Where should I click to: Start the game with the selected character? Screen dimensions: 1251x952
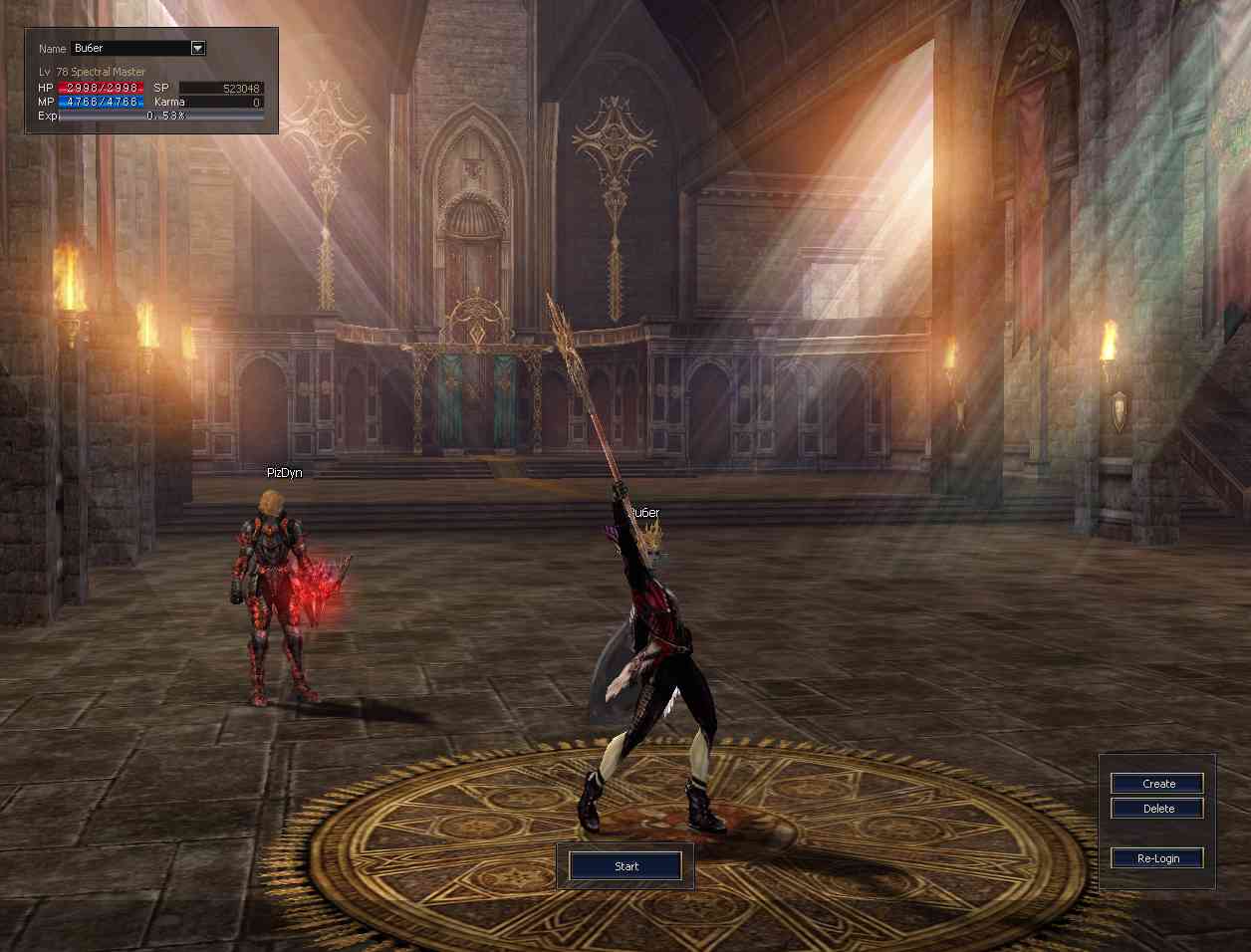tap(625, 866)
